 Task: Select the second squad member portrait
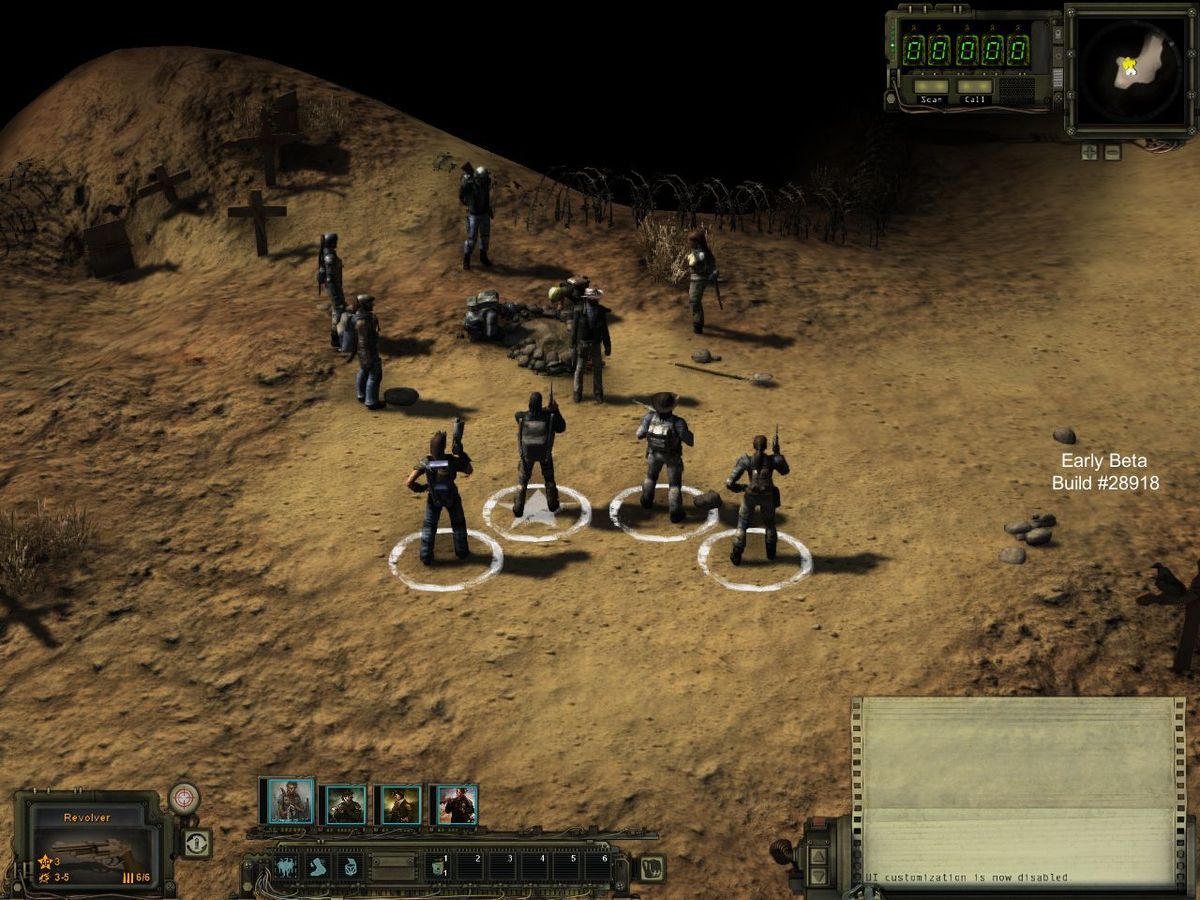[x=345, y=804]
